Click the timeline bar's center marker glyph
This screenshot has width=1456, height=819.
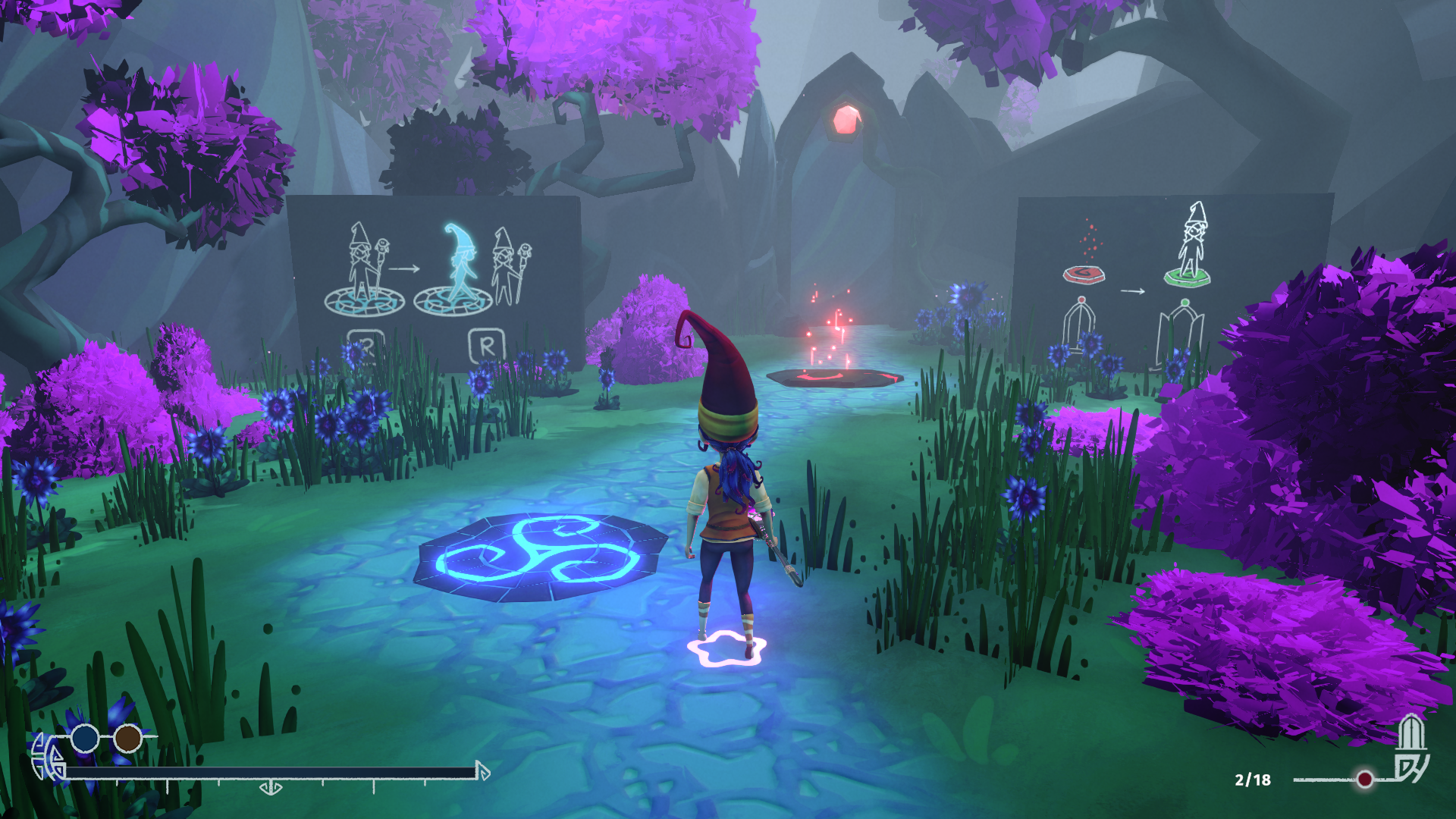(271, 789)
